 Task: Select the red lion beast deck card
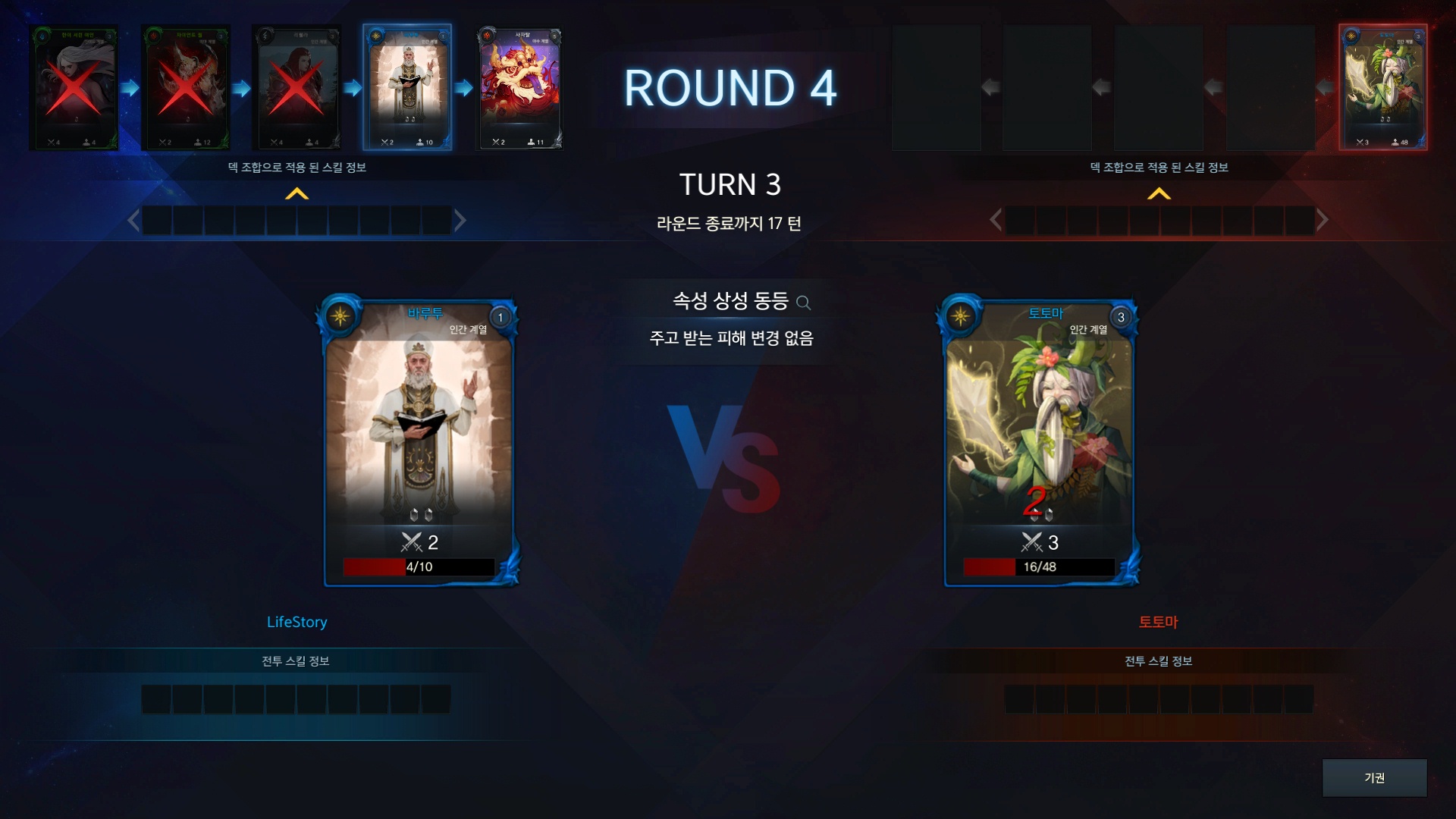[519, 87]
